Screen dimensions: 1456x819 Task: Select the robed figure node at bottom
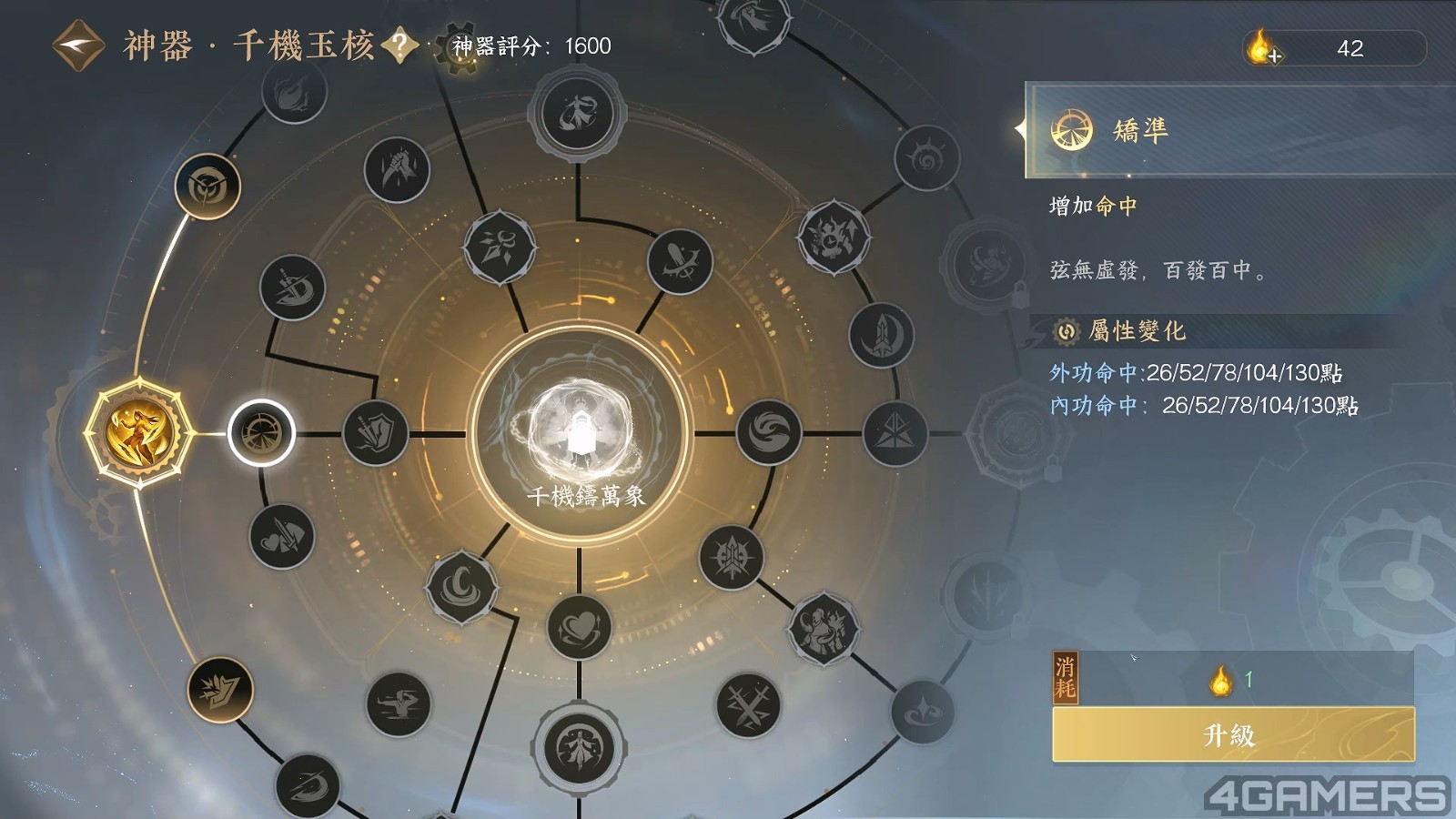click(x=578, y=748)
